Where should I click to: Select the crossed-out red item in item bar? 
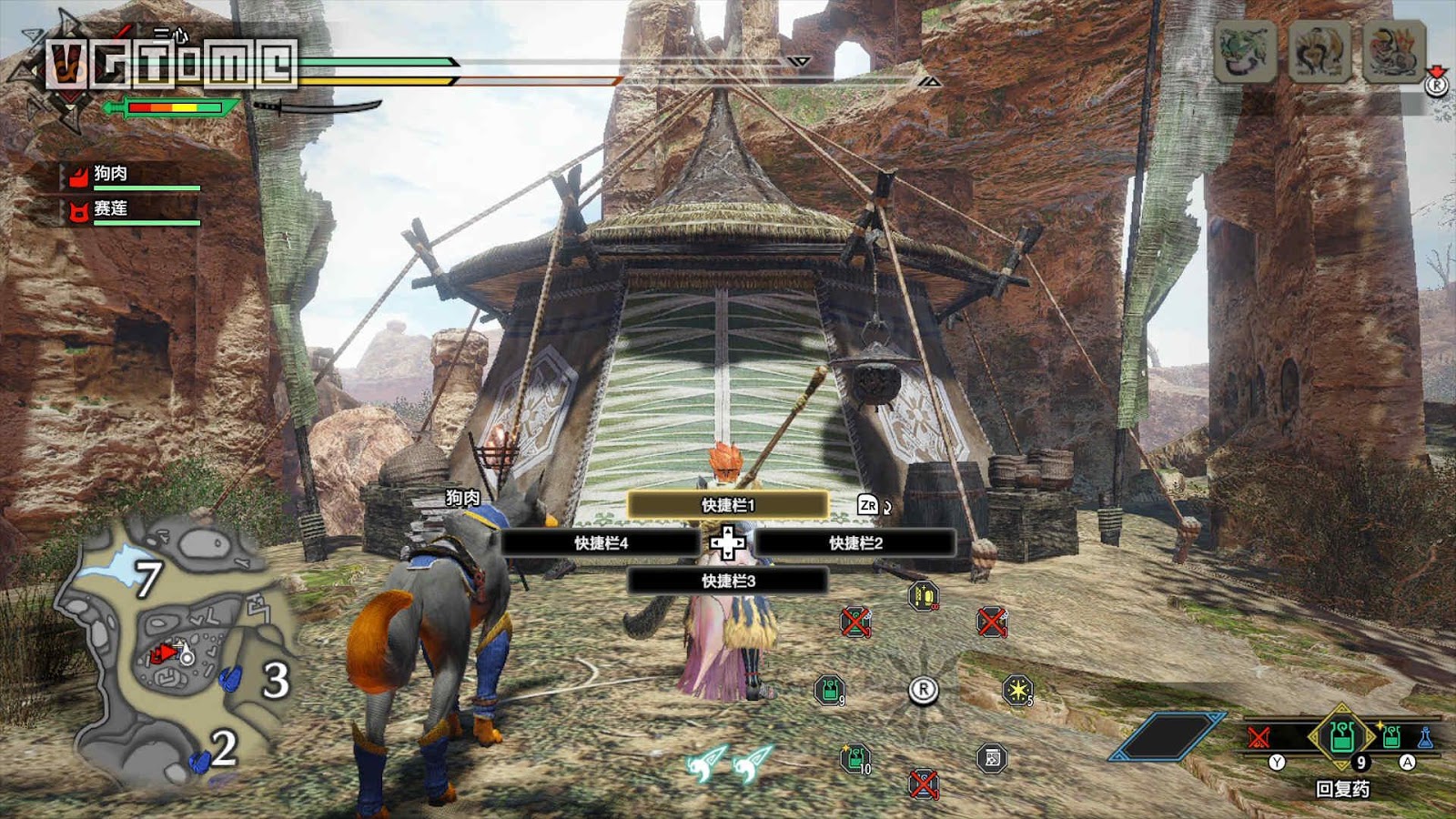1259,737
